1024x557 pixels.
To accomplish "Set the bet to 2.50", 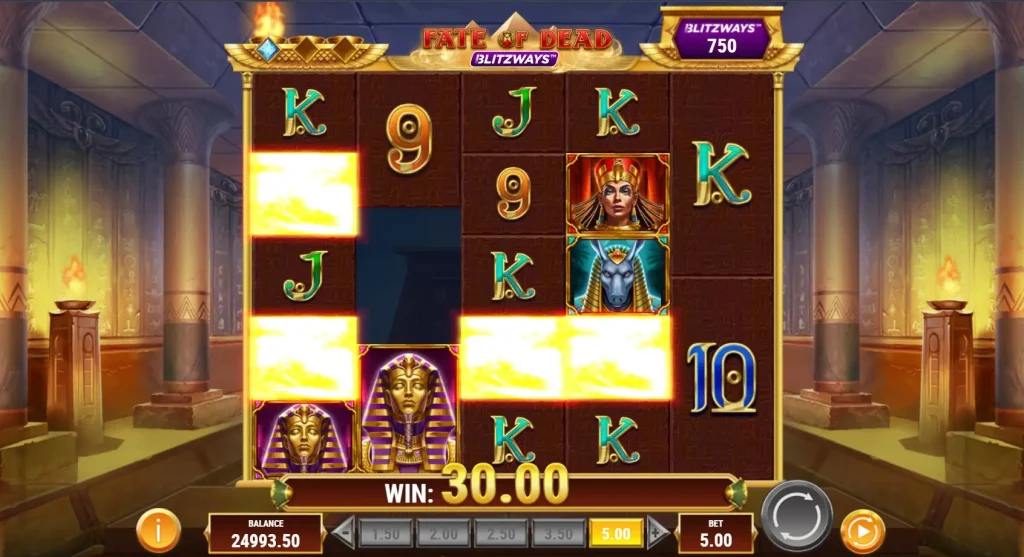I will tap(501, 533).
